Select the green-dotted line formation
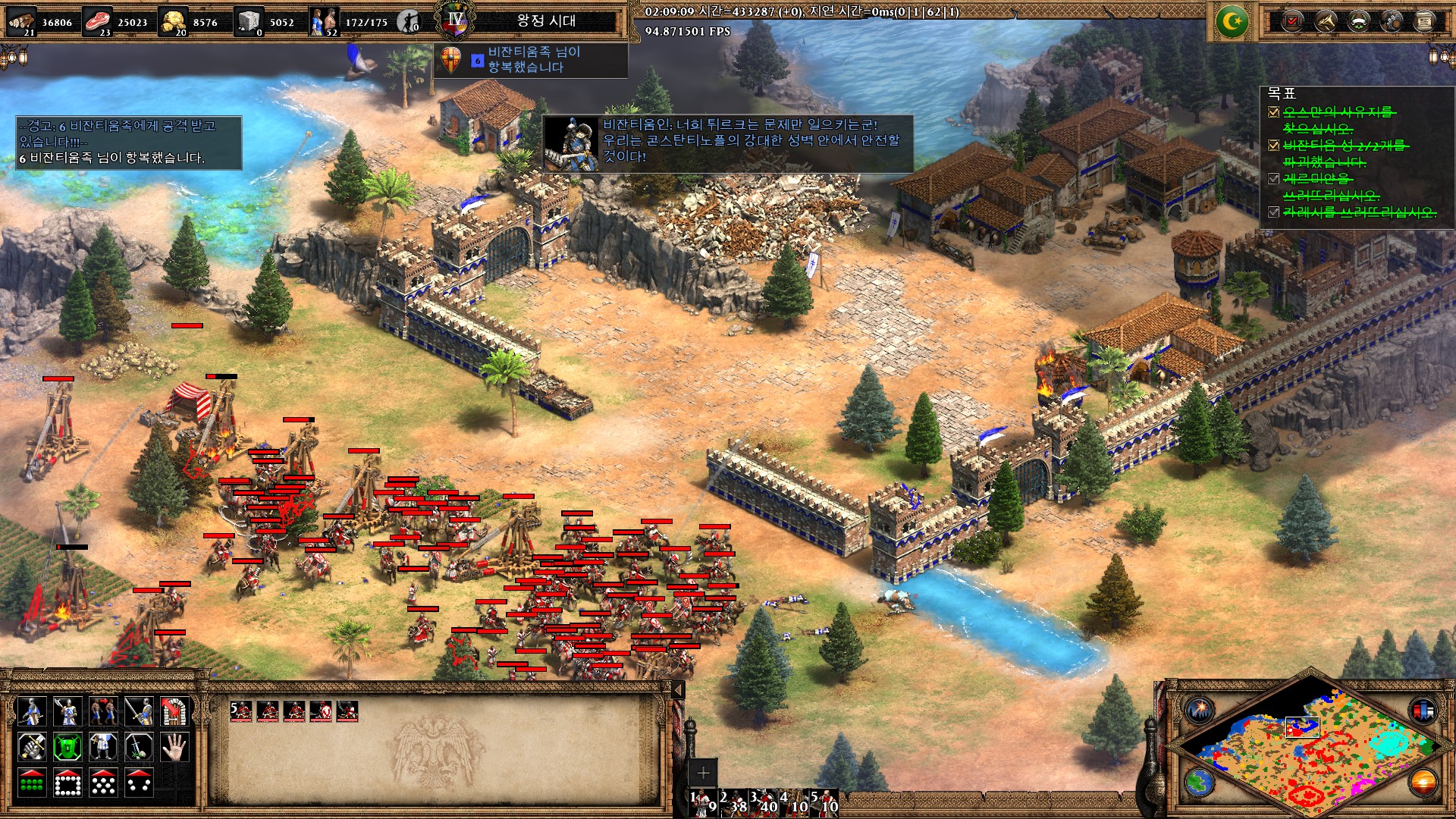Image resolution: width=1456 pixels, height=819 pixels. pyautogui.click(x=31, y=783)
